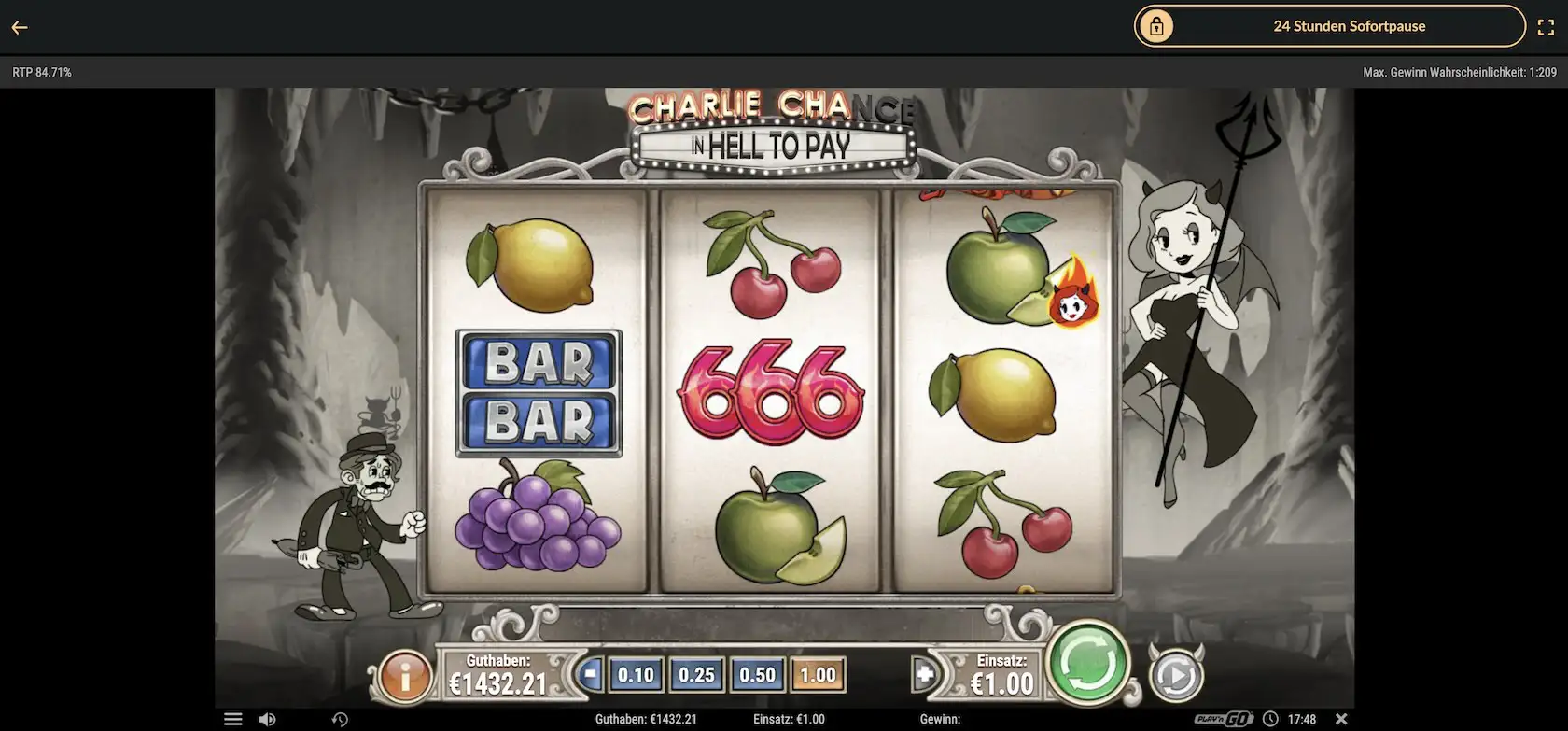Go back with the top-left arrow
Image resolution: width=1568 pixels, height=731 pixels.
click(20, 27)
